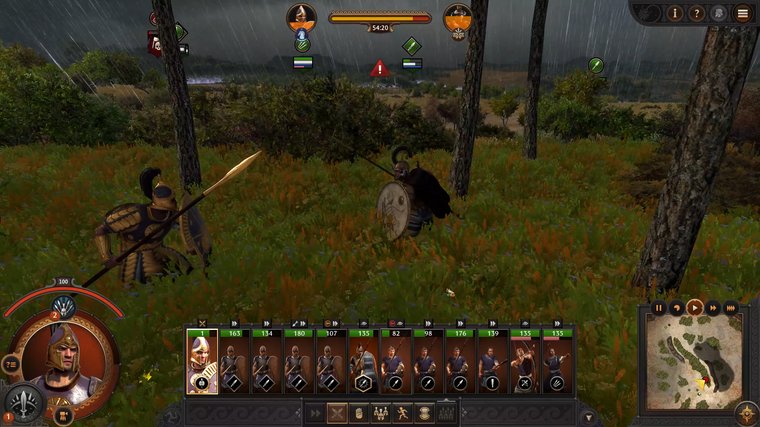The width and height of the screenshot is (760, 427).
Task: Open the group formations button
Action: (x=381, y=412)
